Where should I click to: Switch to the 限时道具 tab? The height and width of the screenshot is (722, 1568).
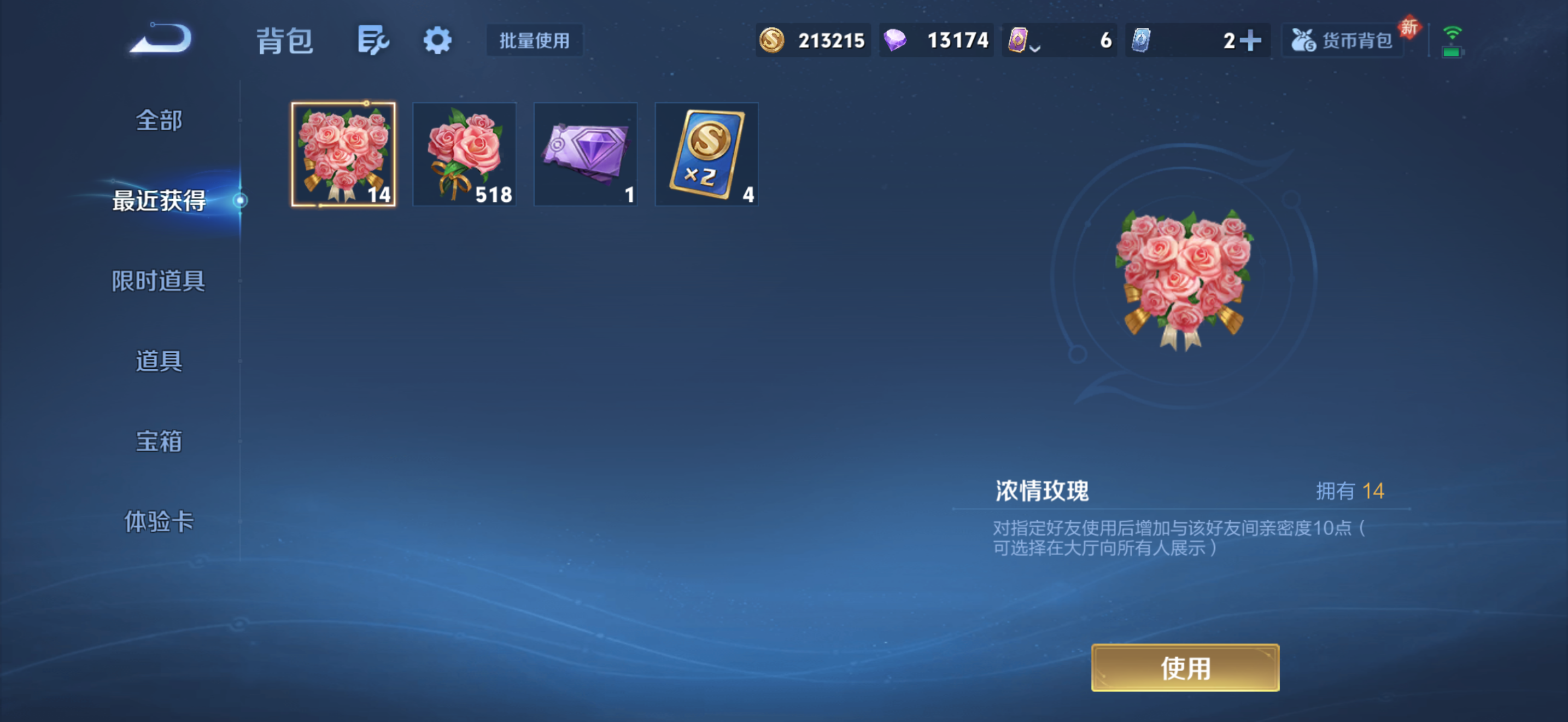click(x=158, y=281)
